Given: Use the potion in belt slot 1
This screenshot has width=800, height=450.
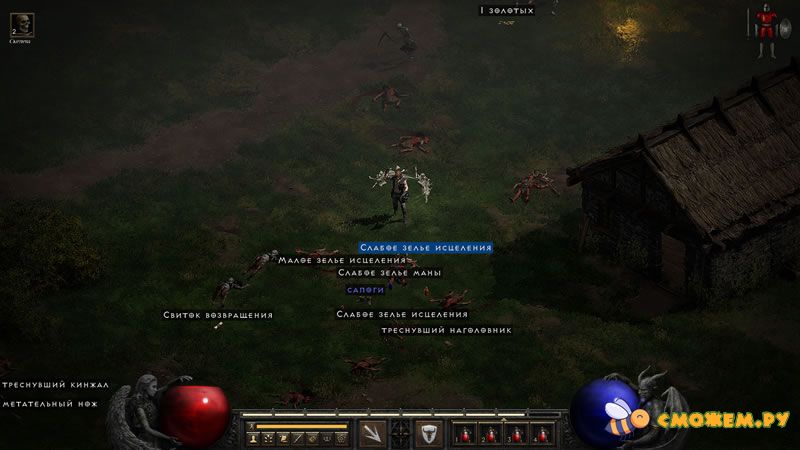Looking at the screenshot, I should click(465, 434).
